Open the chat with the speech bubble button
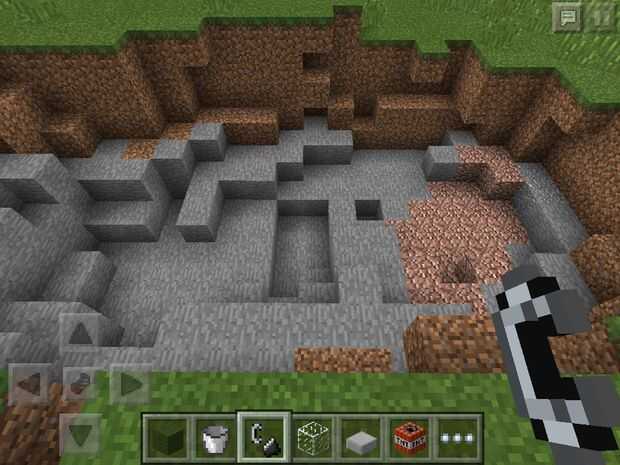This screenshot has width=620, height=465. [x=568, y=16]
